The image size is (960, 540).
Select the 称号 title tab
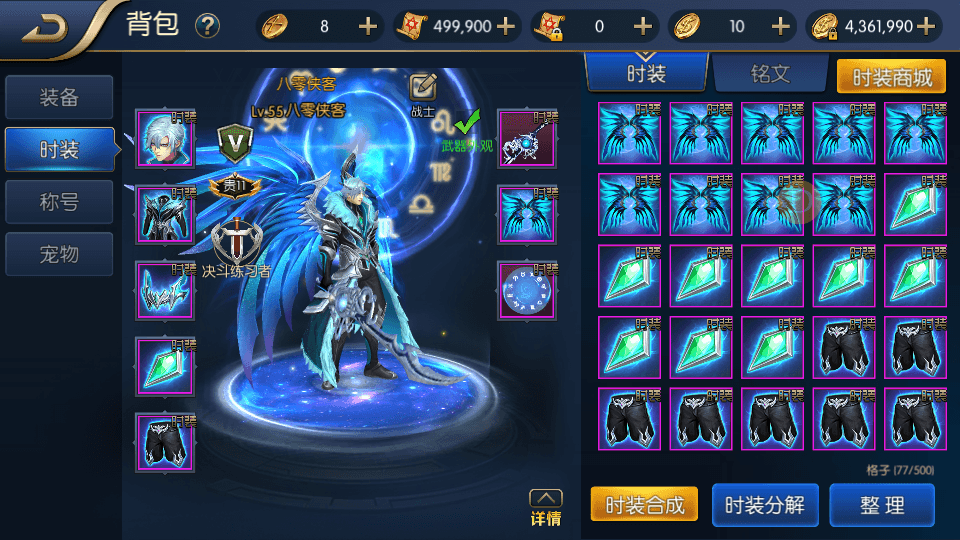pos(58,202)
